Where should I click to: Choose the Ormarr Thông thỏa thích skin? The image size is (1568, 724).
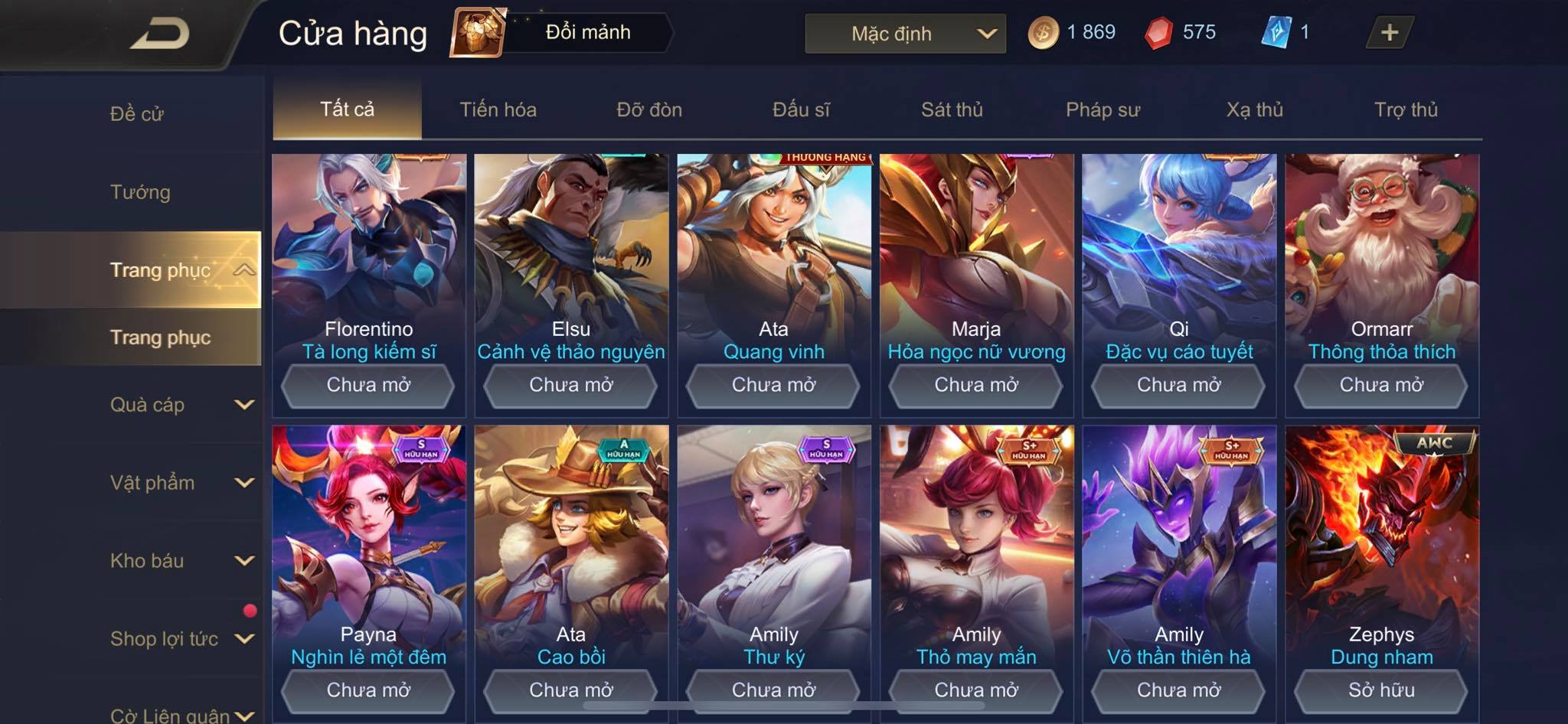[1381, 253]
